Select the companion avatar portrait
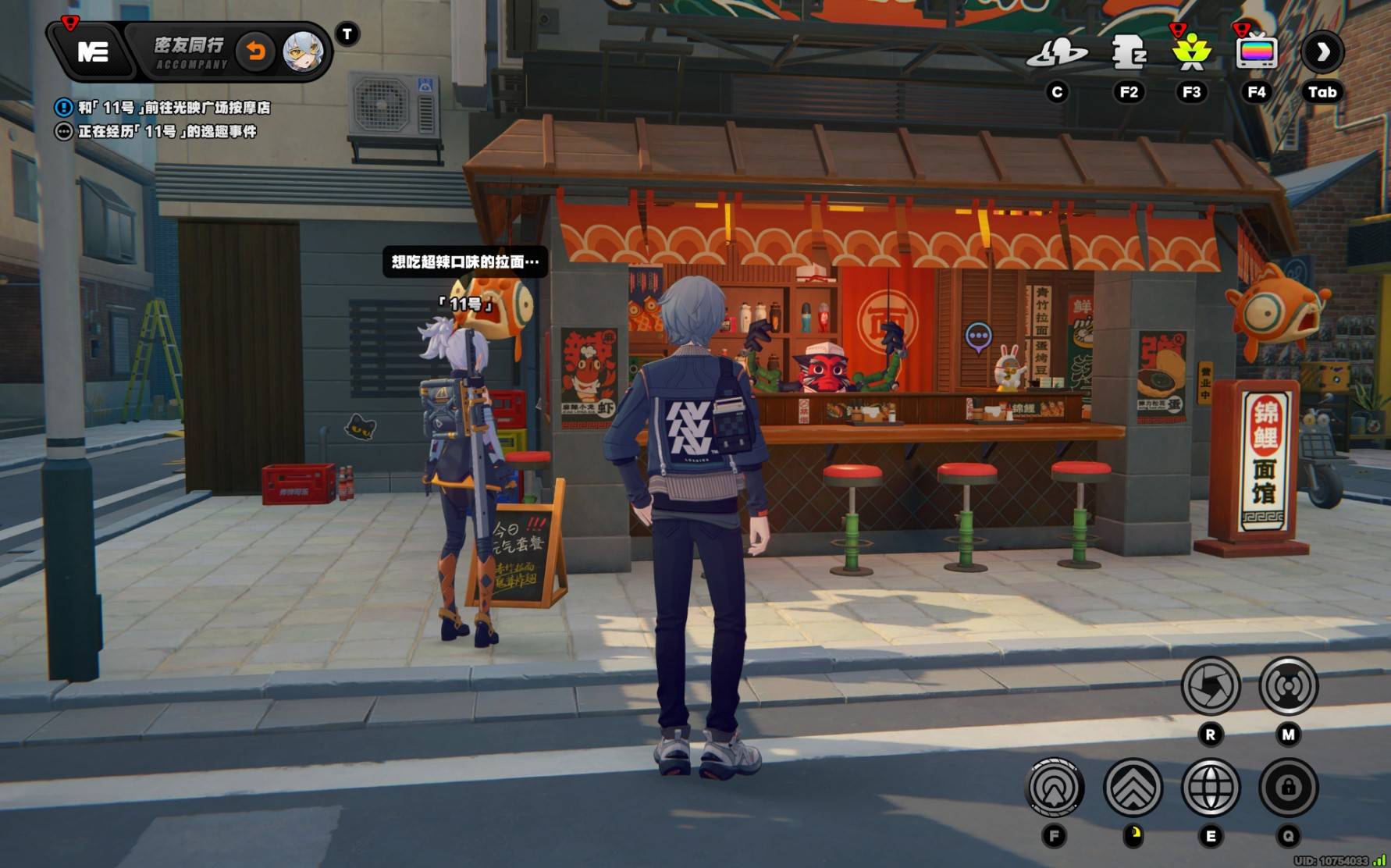The height and width of the screenshot is (868, 1391). coord(302,52)
